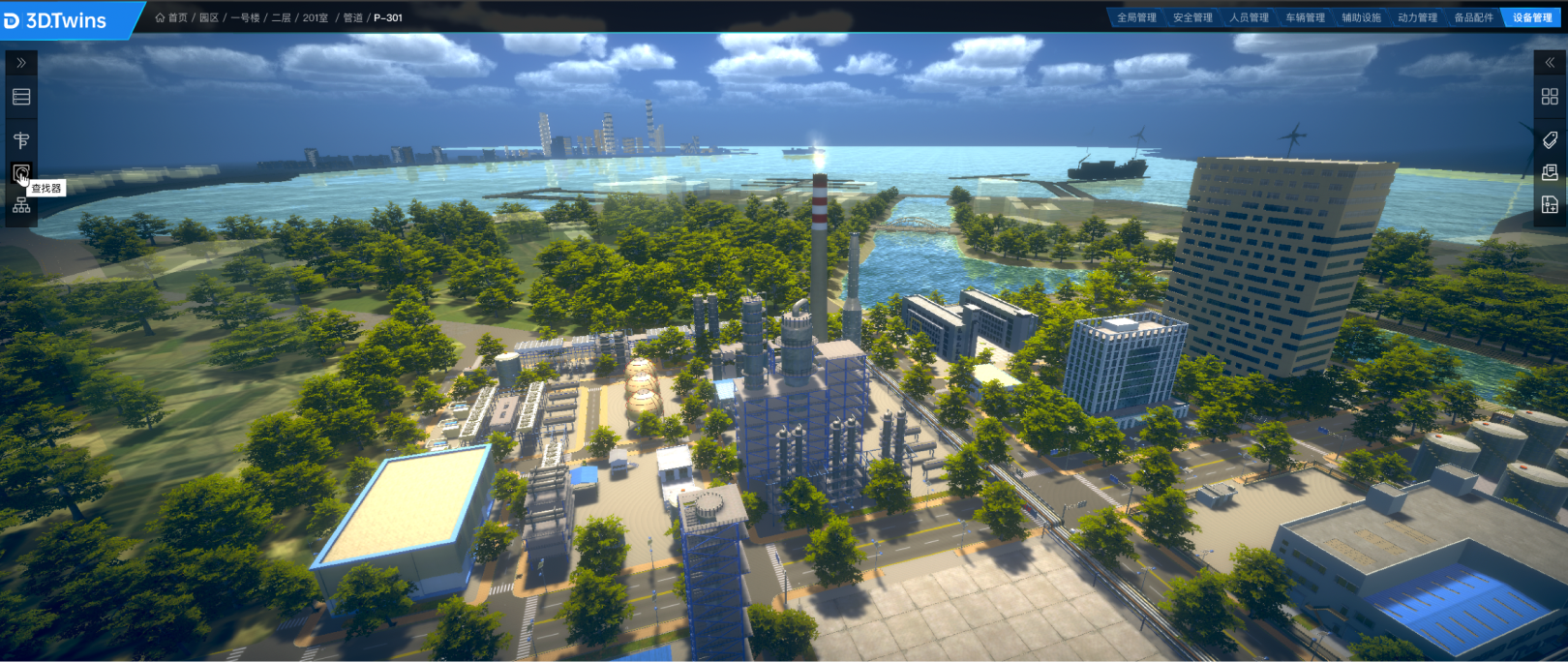Viewport: 1568px width, 662px height.
Task: Activate the 查找器 finder tool
Action: coord(21,173)
